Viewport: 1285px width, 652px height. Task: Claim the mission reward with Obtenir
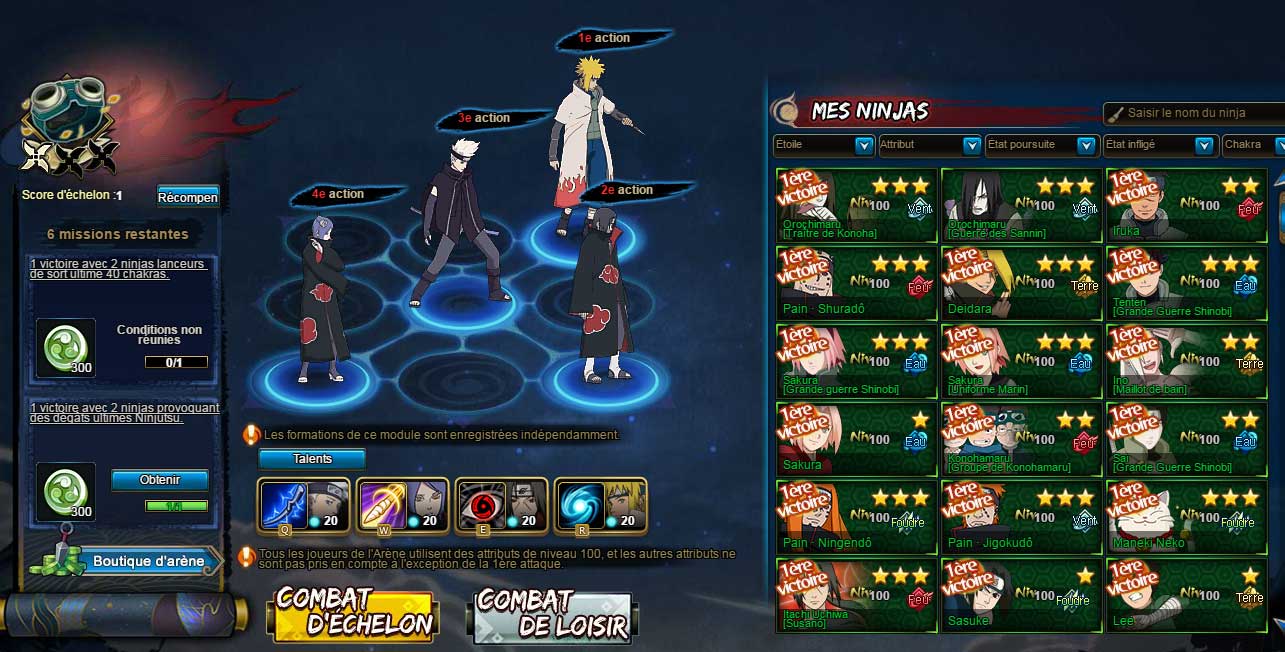[159, 480]
